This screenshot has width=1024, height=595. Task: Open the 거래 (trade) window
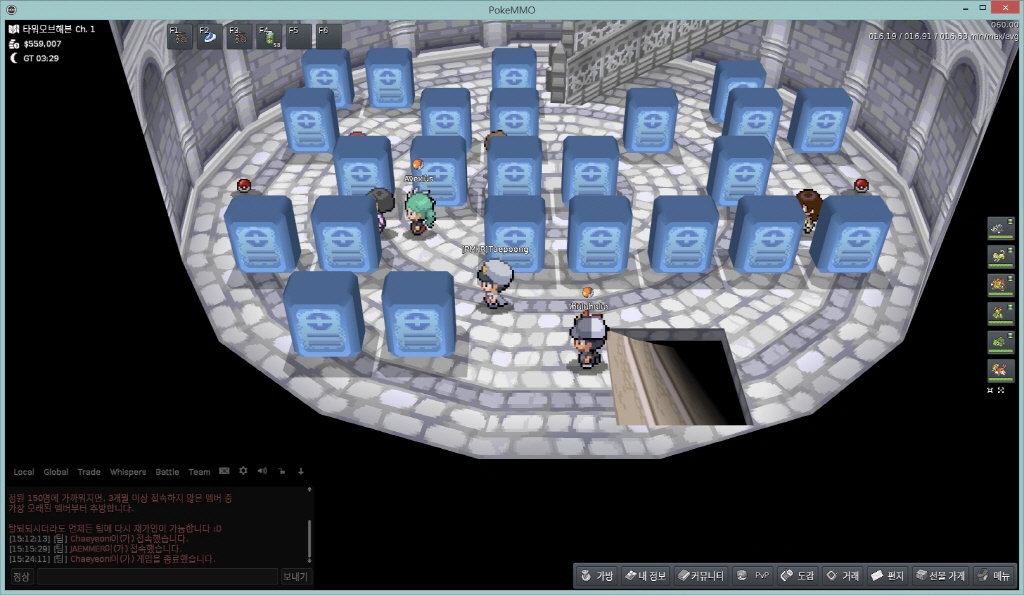[x=842, y=576]
